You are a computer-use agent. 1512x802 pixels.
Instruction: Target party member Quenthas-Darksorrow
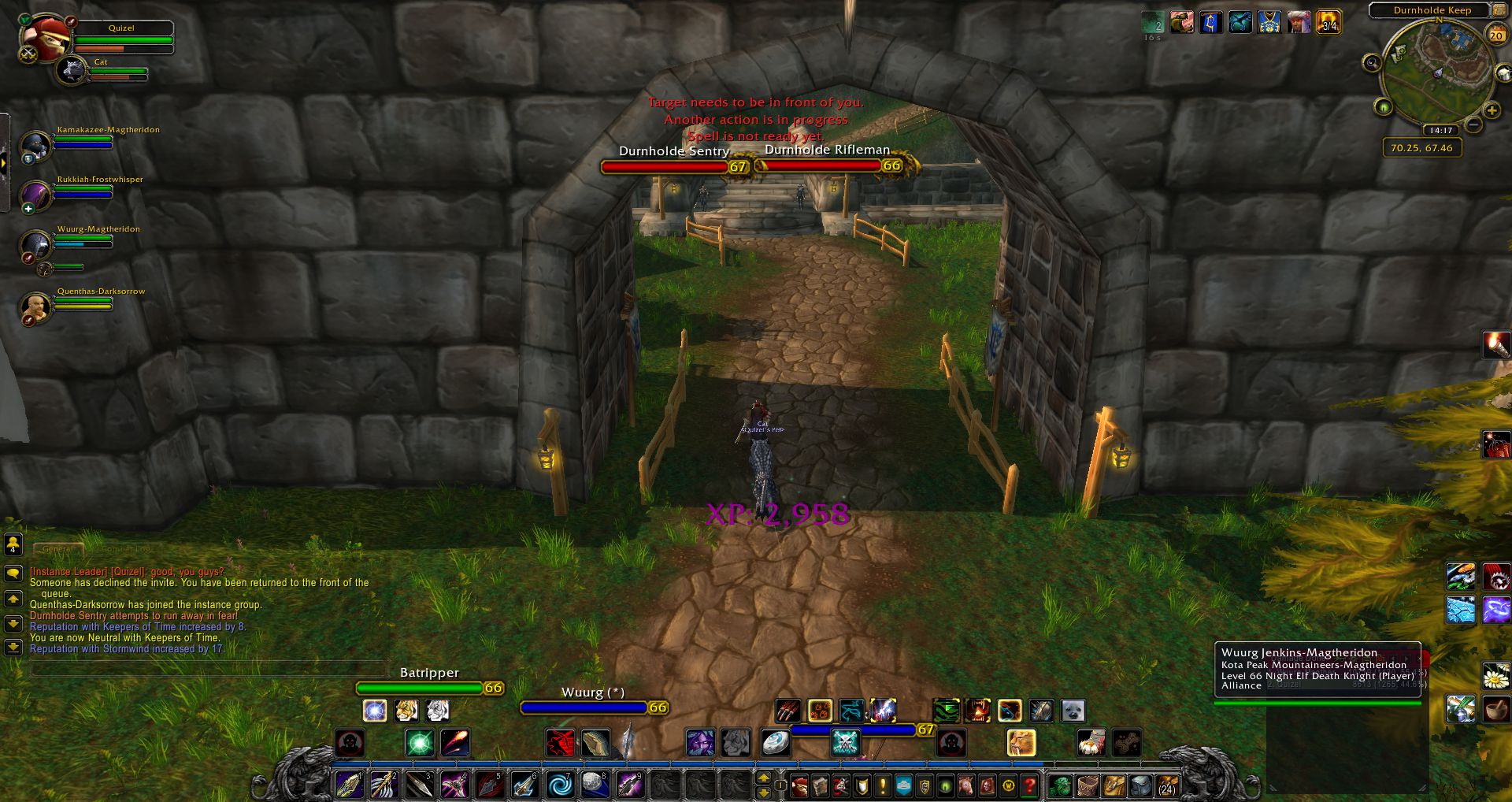(35, 306)
